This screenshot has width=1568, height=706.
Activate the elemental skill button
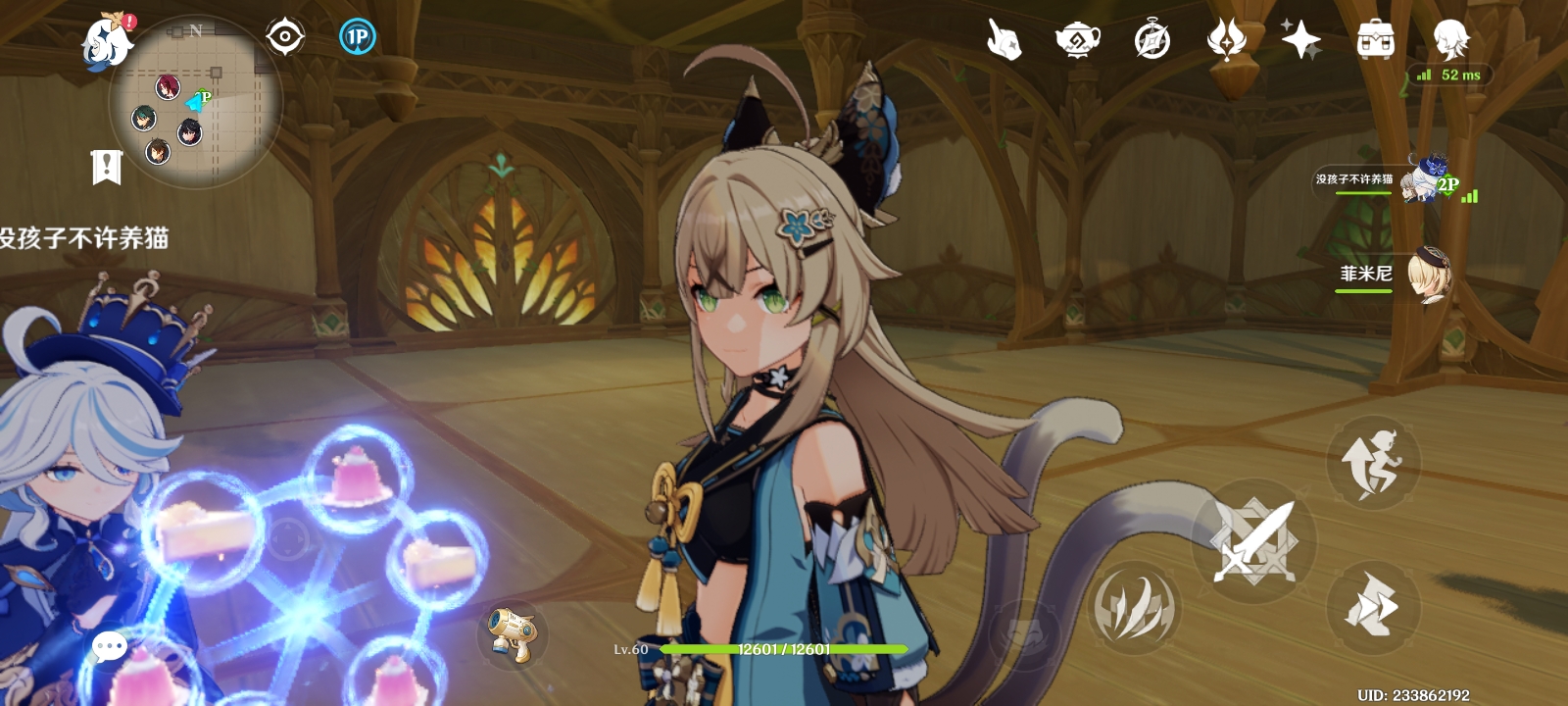click(x=1134, y=608)
